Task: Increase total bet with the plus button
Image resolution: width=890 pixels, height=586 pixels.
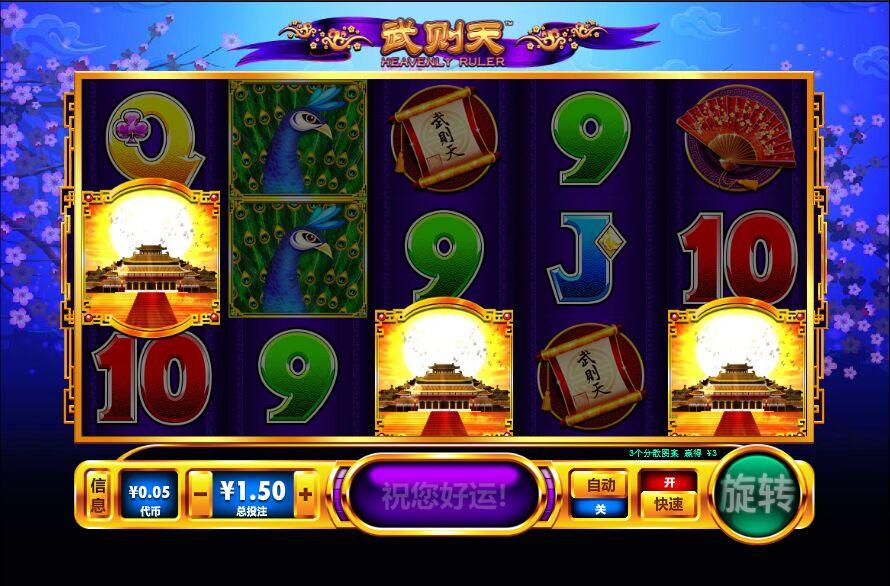Action: [305, 494]
